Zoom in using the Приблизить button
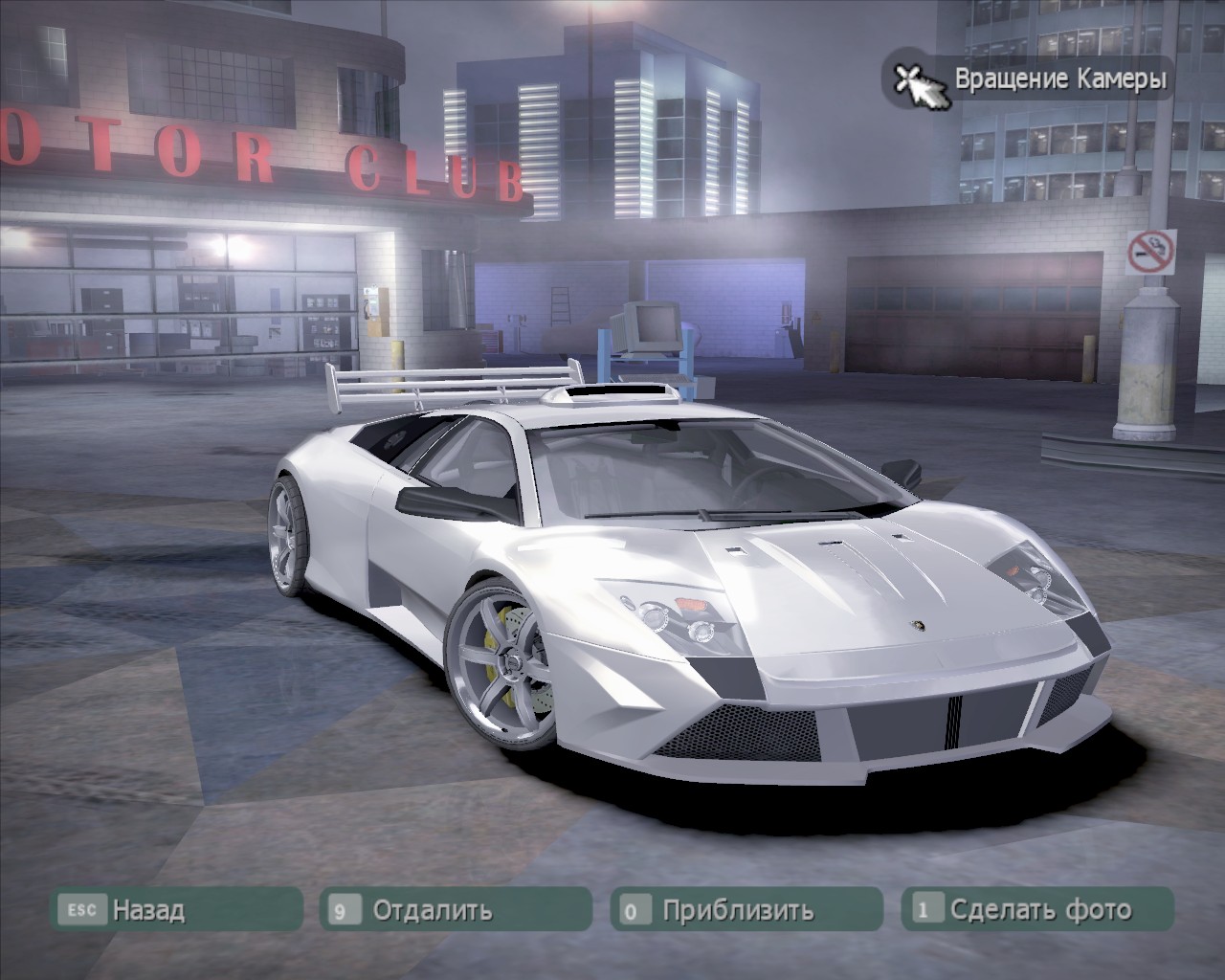 point(746,909)
